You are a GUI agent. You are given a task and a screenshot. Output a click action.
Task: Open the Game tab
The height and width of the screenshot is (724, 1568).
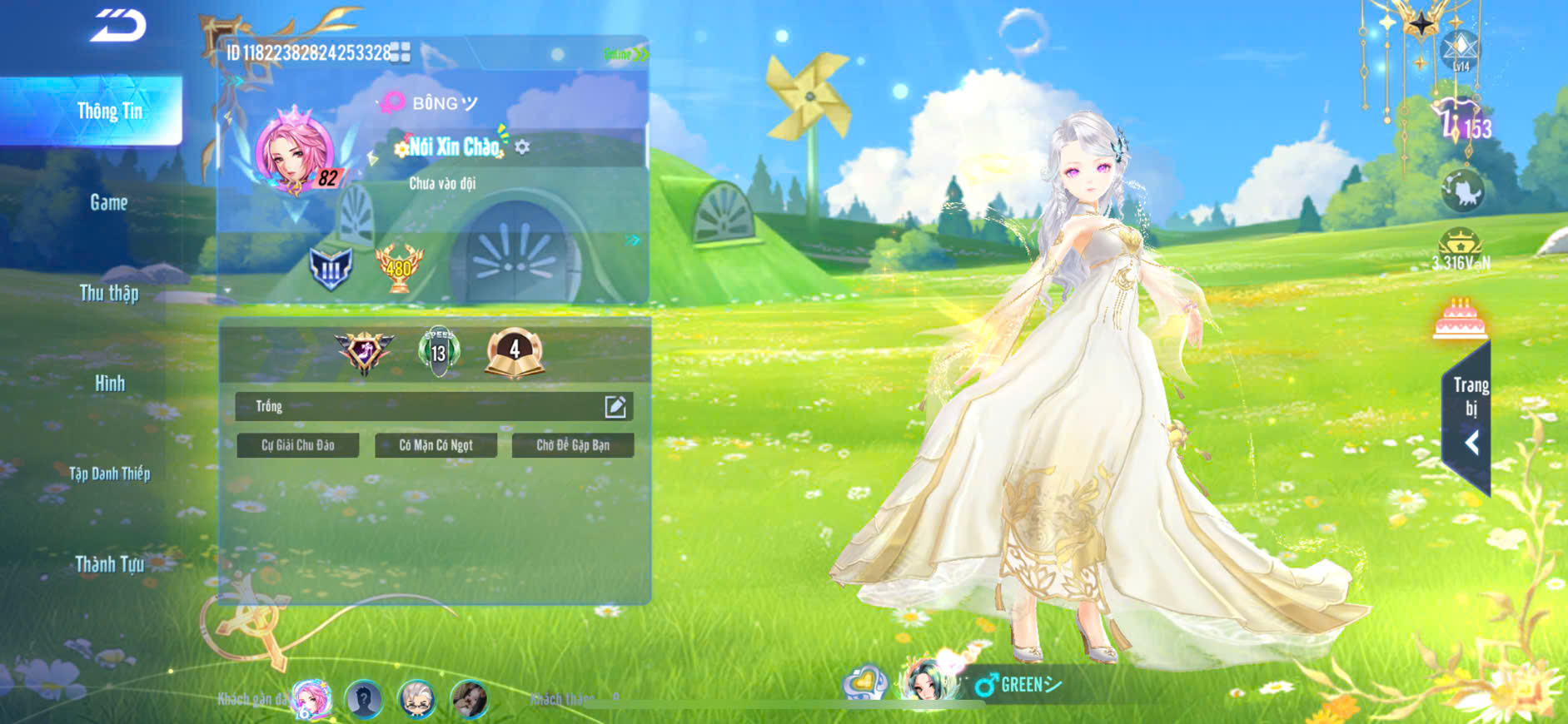[x=109, y=202]
